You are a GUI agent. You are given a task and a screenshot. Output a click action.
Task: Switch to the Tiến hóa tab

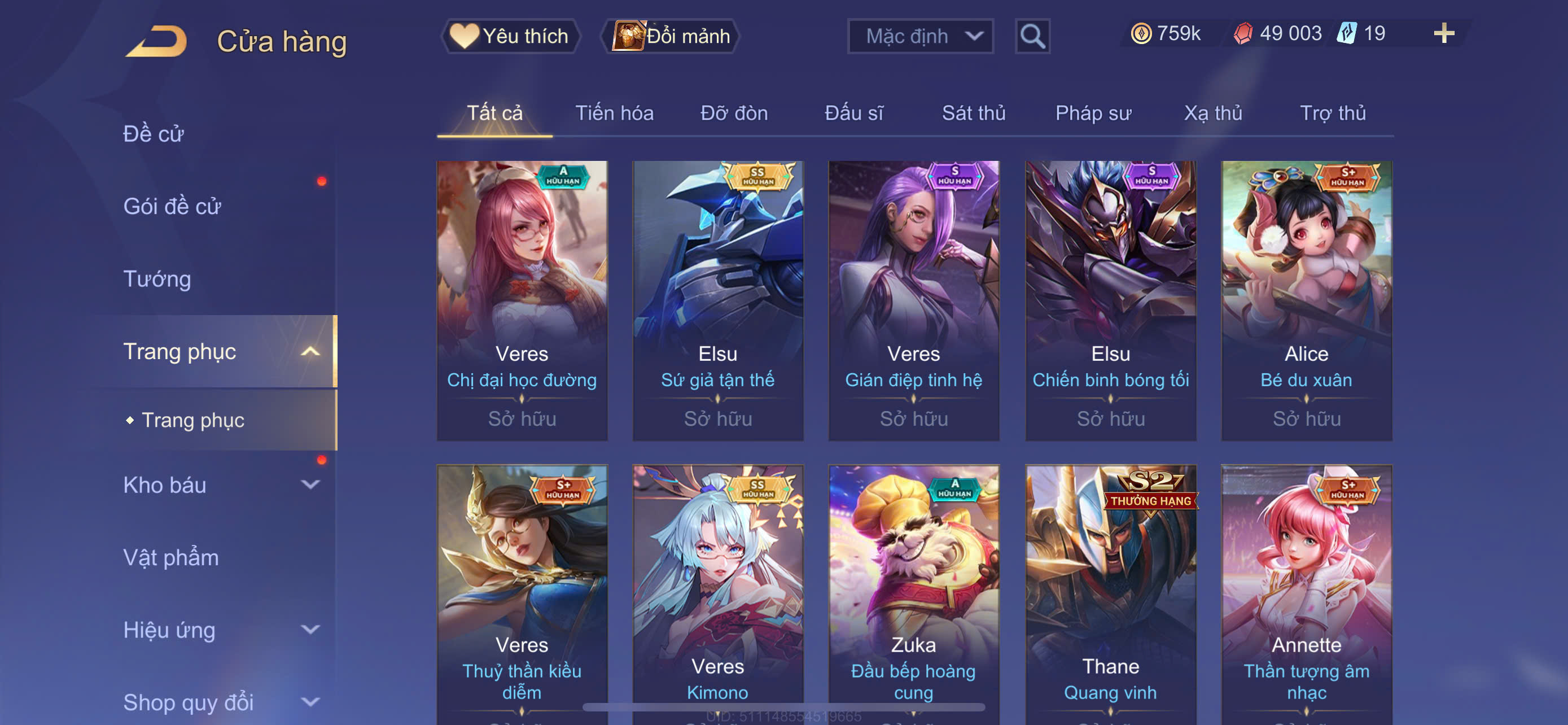pyautogui.click(x=614, y=112)
